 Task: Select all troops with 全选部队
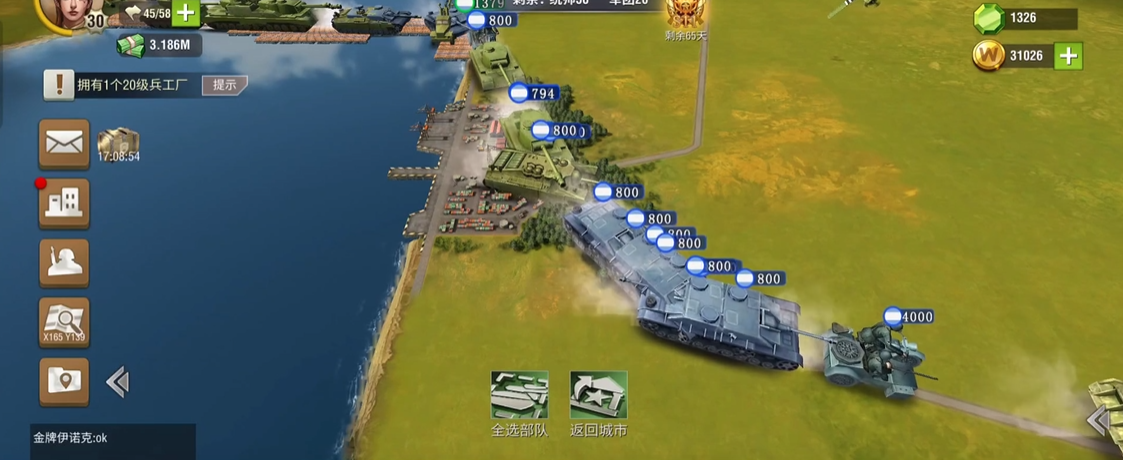519,396
